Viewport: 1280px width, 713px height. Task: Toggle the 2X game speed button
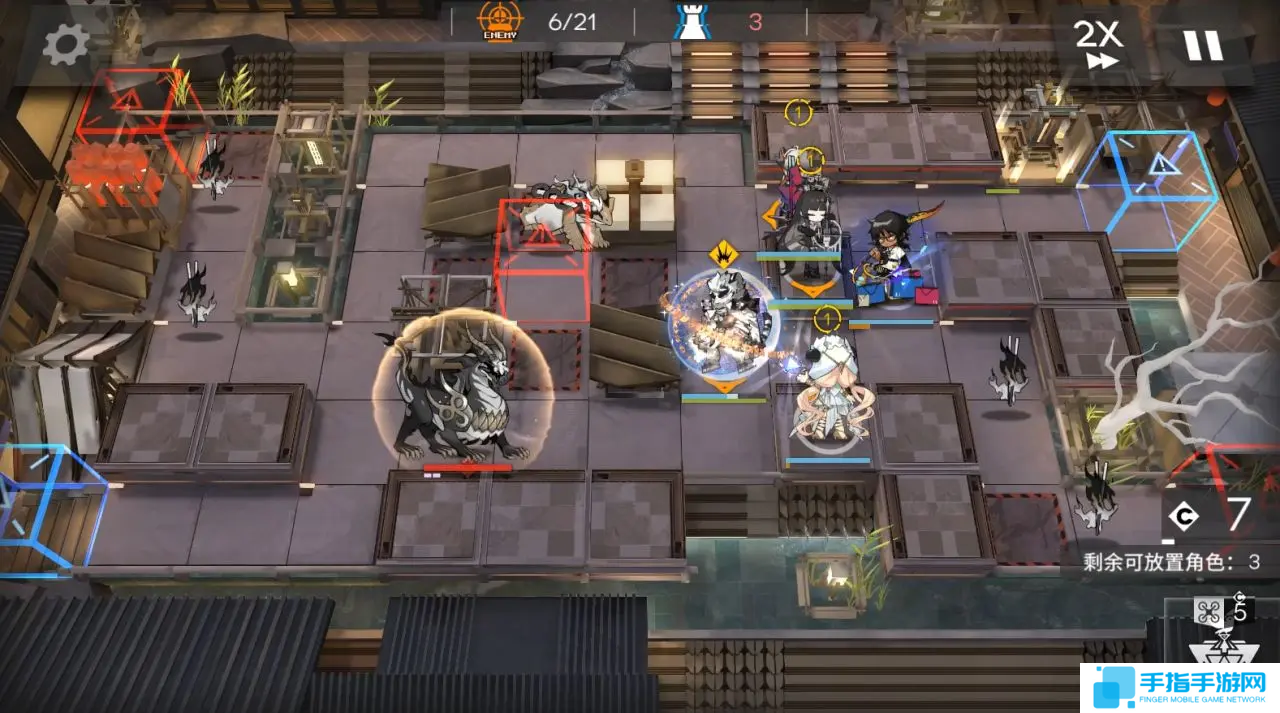(1097, 44)
